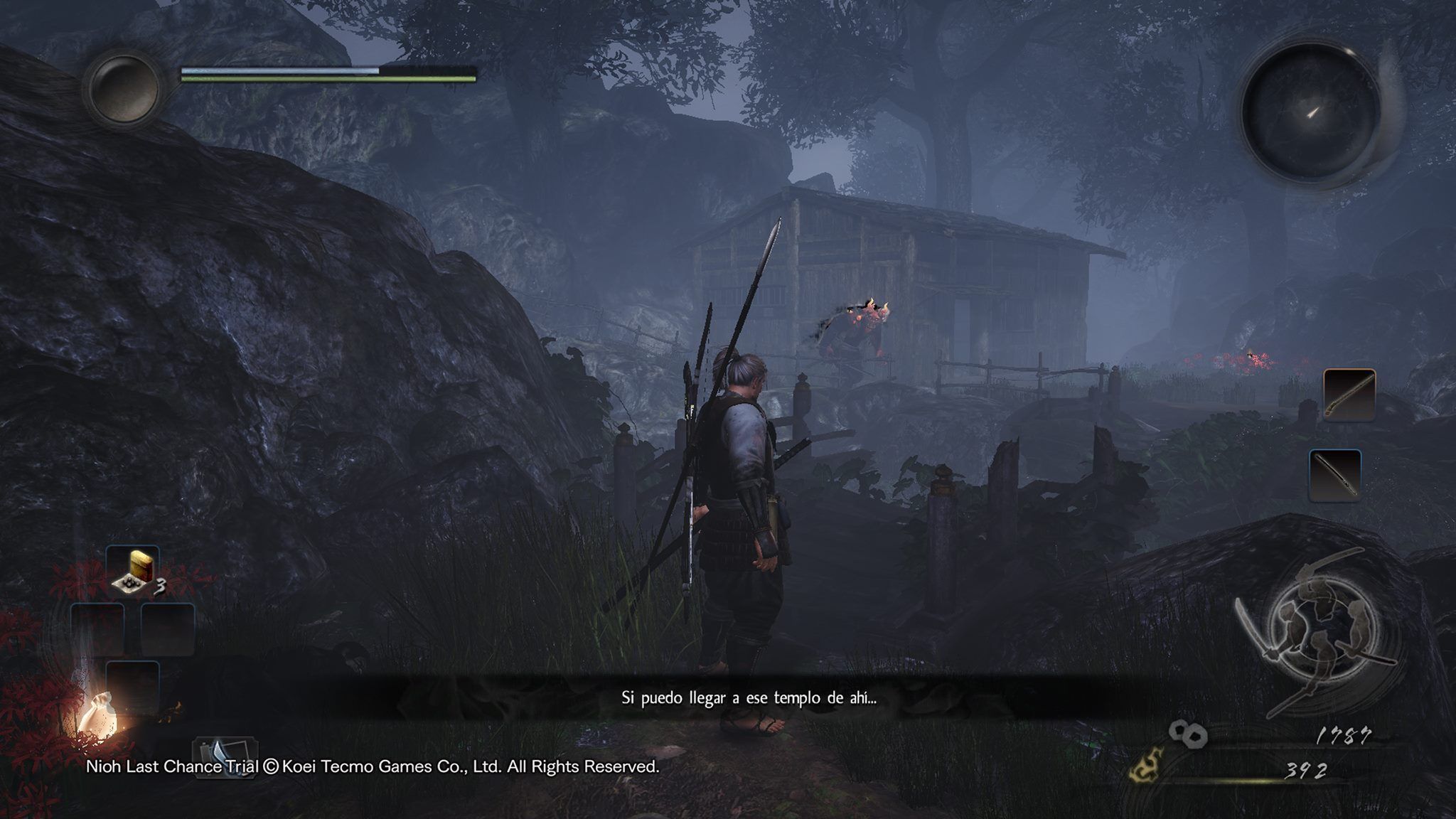Select the orange-bordered curved sword weapon slot

pyautogui.click(x=1349, y=395)
